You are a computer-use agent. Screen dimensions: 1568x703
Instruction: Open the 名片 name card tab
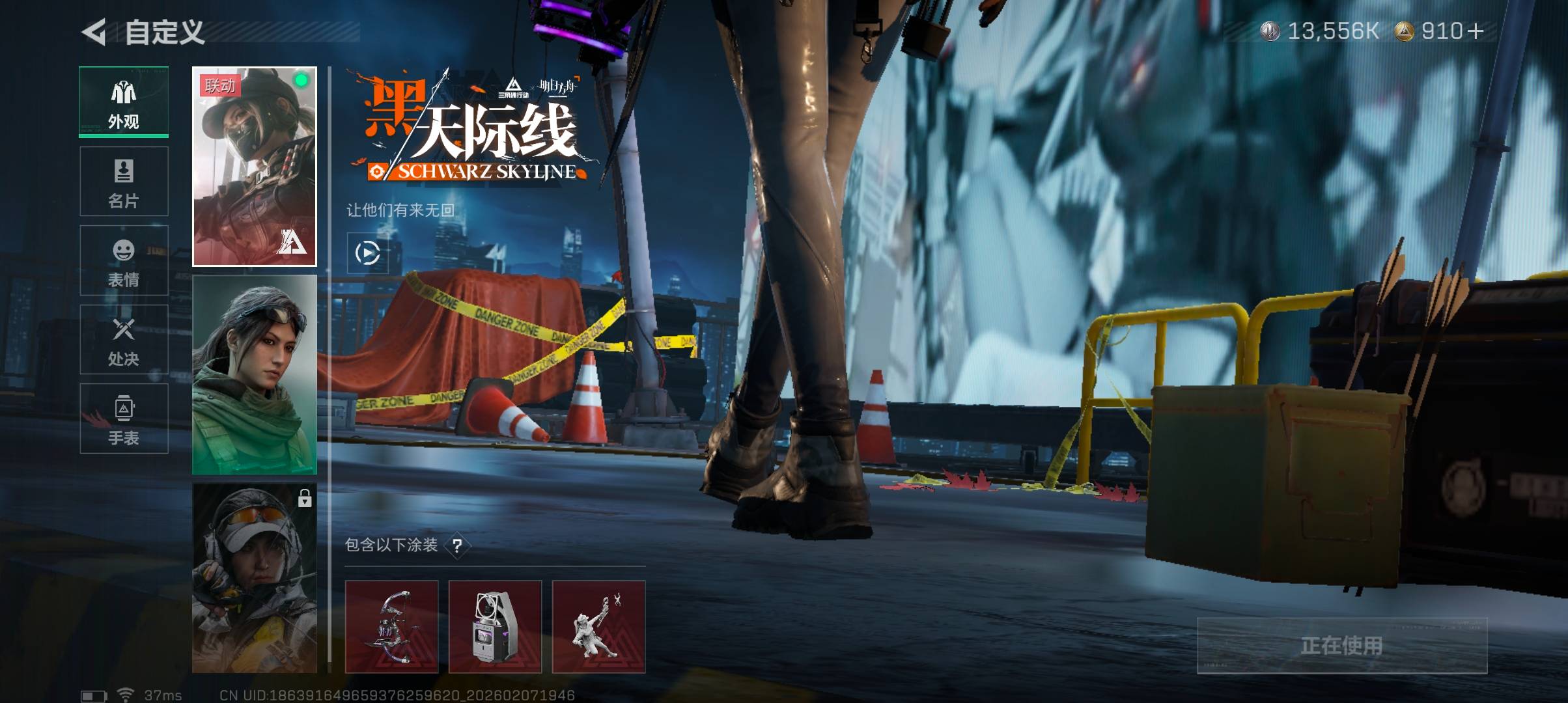coord(124,182)
